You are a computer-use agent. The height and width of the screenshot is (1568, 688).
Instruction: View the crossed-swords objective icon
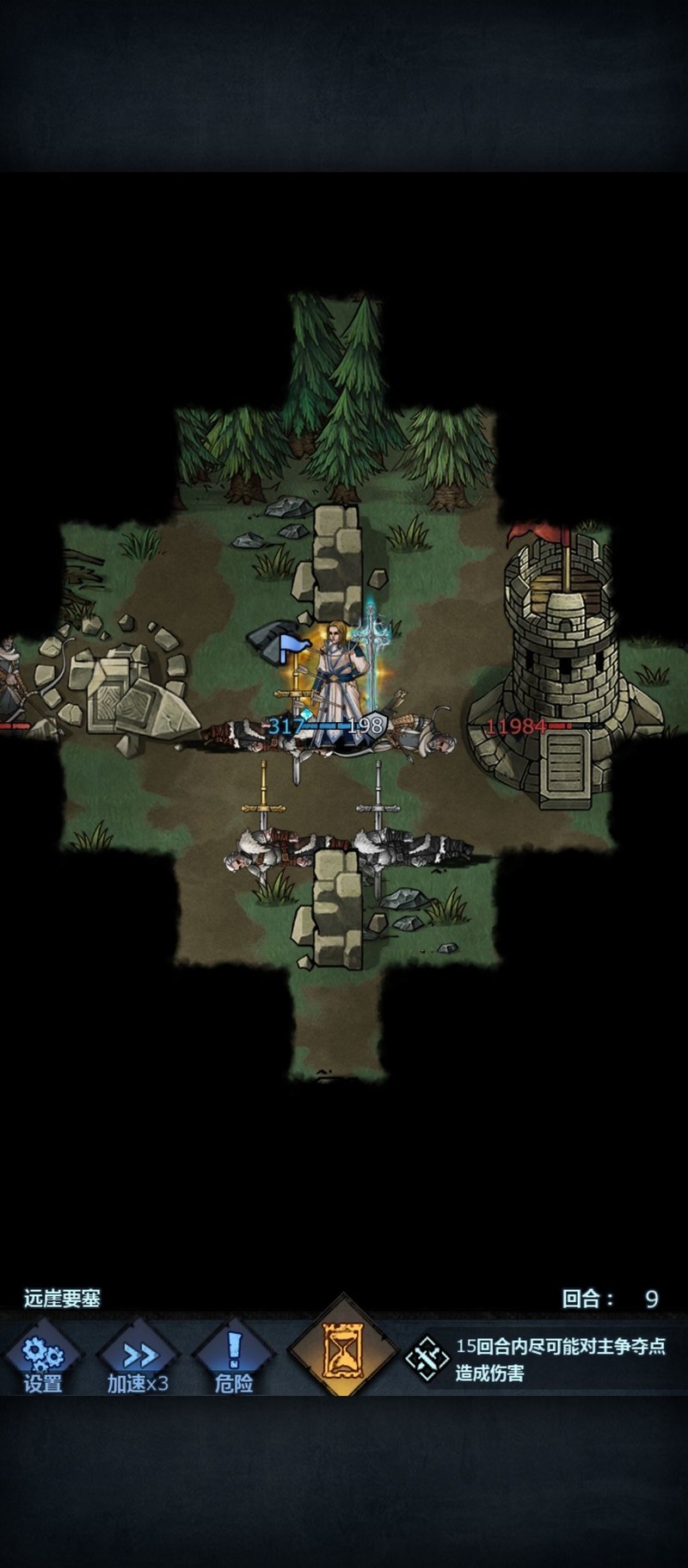(x=427, y=1359)
